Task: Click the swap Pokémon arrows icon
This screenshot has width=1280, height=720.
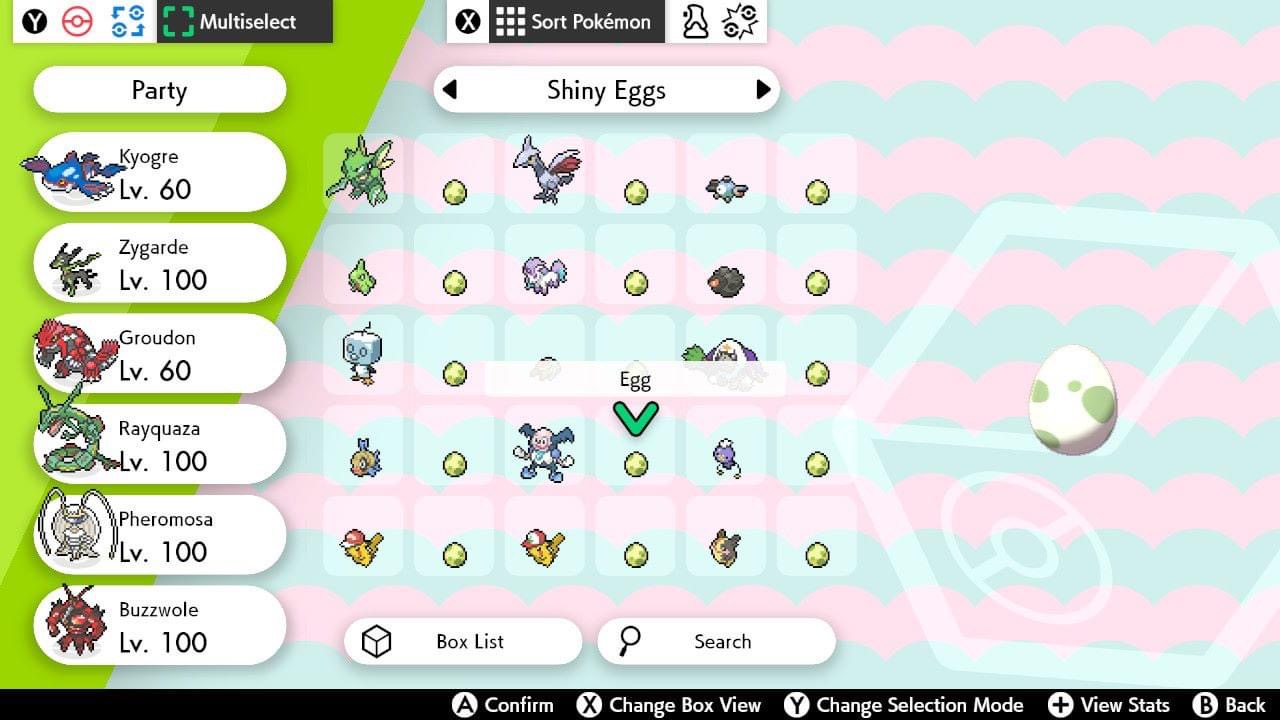Action: (x=125, y=20)
